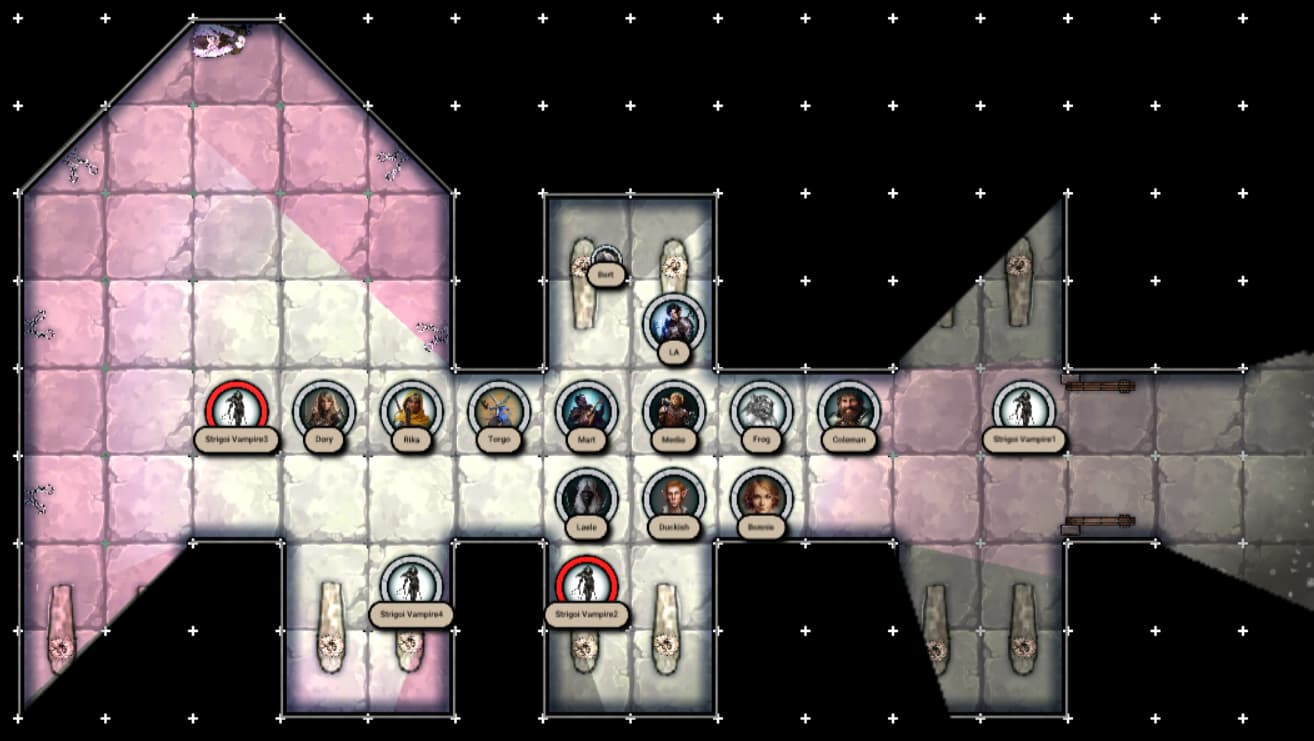Choose the Torgo token

498,409
